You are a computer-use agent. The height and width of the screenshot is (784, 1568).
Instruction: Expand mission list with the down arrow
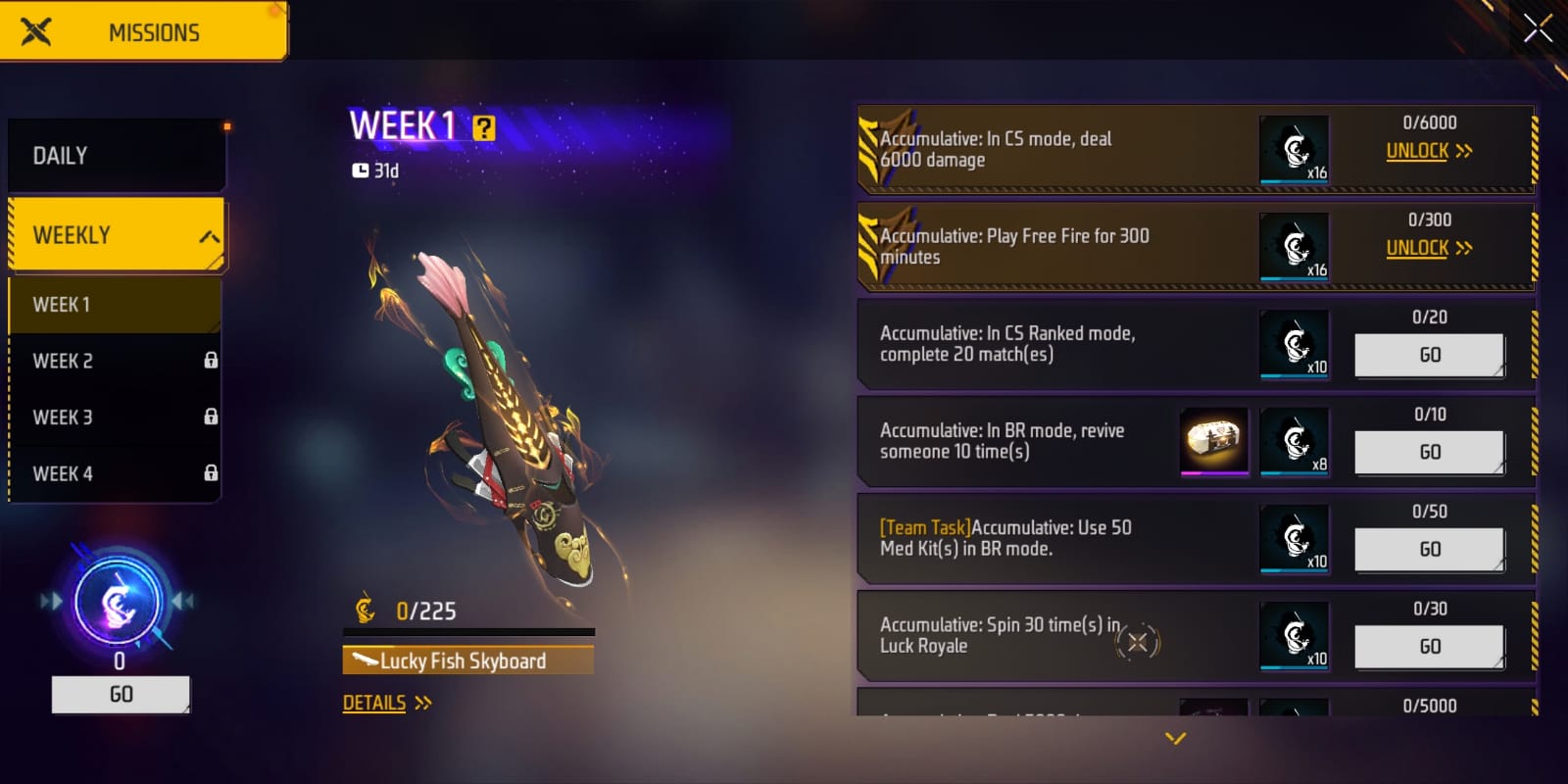click(x=1176, y=738)
